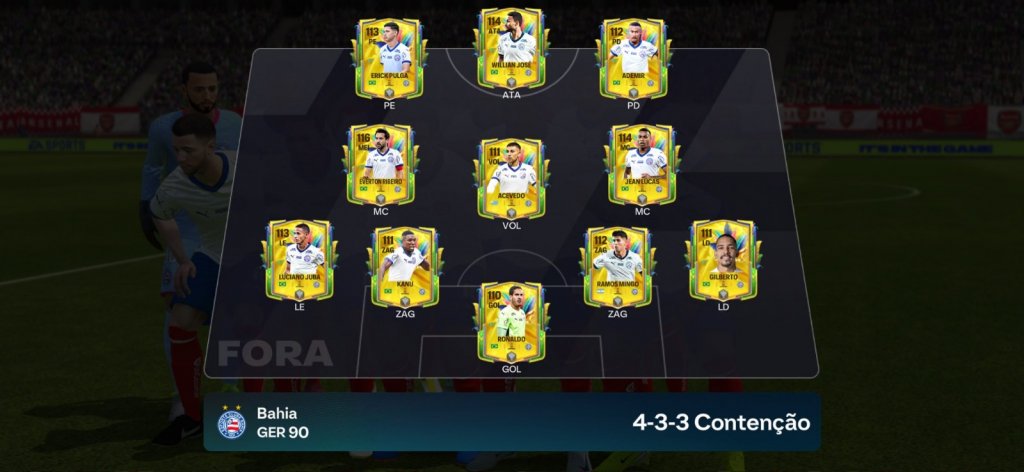Choose striker Willian José's card
The width and height of the screenshot is (1024, 472).
511,50
